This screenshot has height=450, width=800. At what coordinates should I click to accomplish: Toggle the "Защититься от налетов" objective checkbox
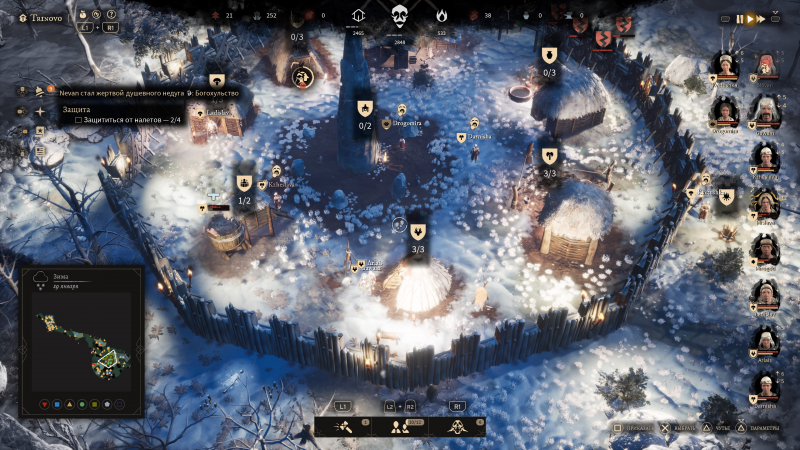pyautogui.click(x=79, y=119)
